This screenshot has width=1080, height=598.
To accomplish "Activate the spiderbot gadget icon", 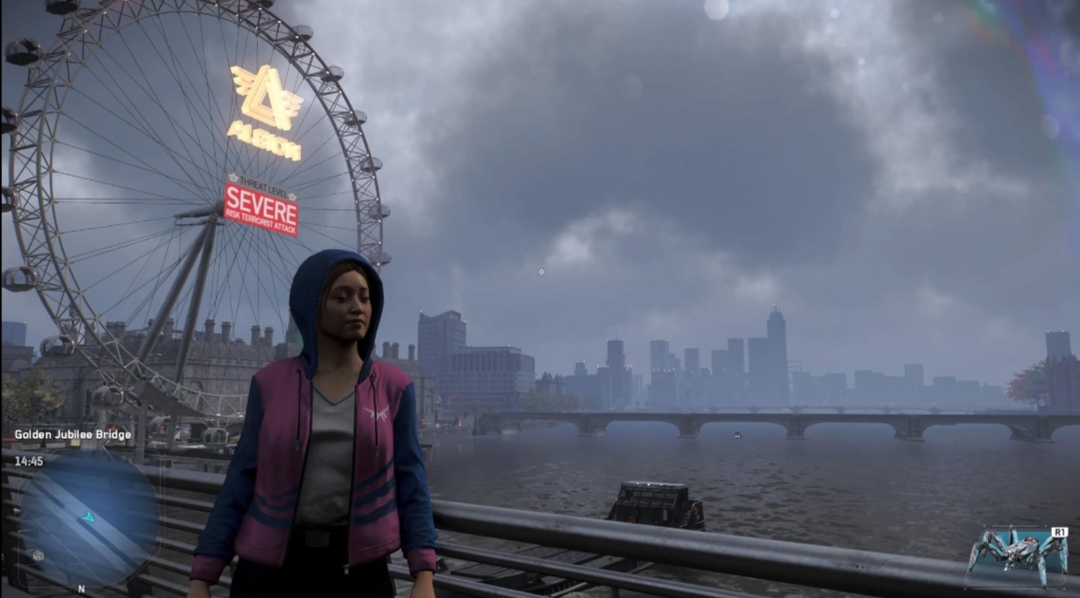I will coord(1017,555).
